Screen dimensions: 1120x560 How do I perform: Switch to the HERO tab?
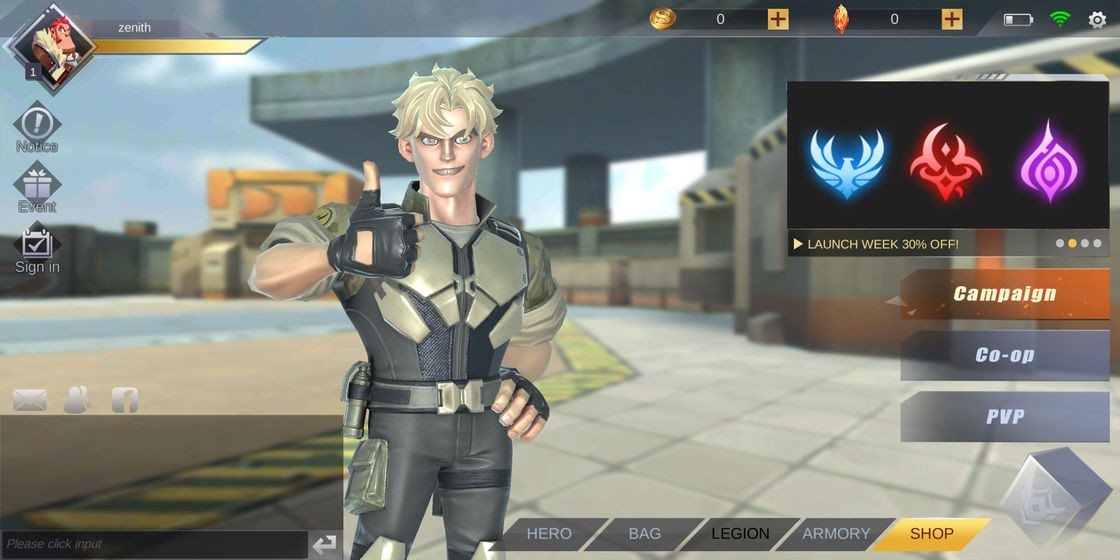click(x=549, y=534)
